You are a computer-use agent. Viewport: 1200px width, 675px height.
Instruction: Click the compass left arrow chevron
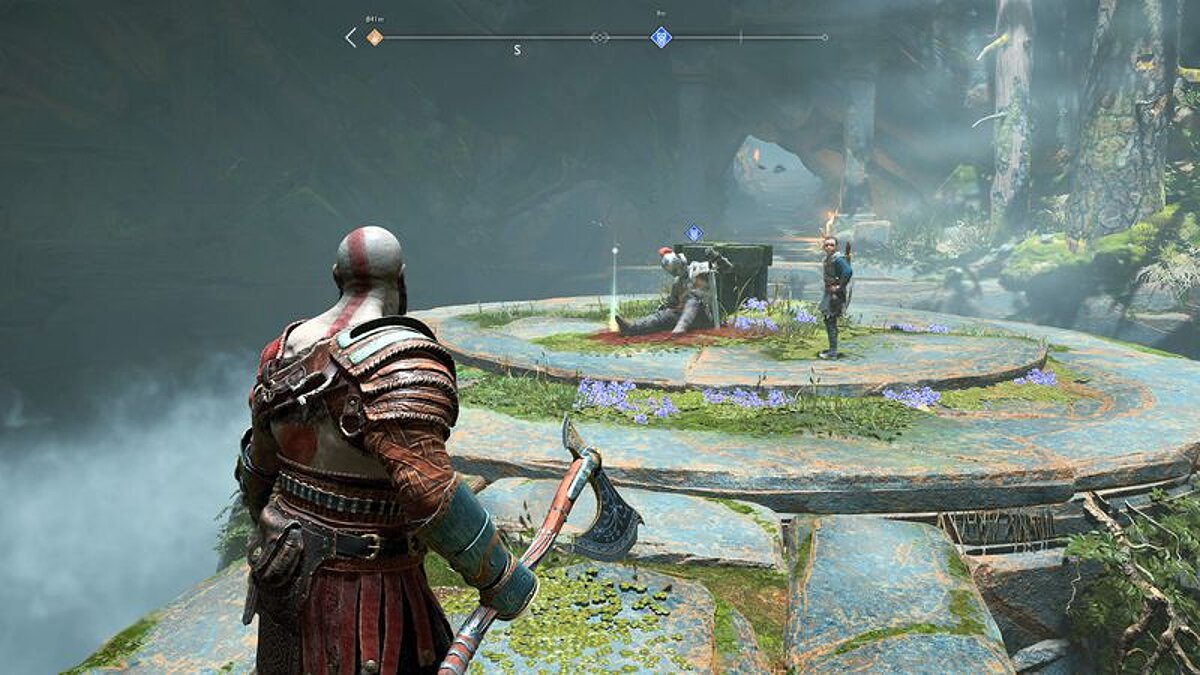(350, 38)
